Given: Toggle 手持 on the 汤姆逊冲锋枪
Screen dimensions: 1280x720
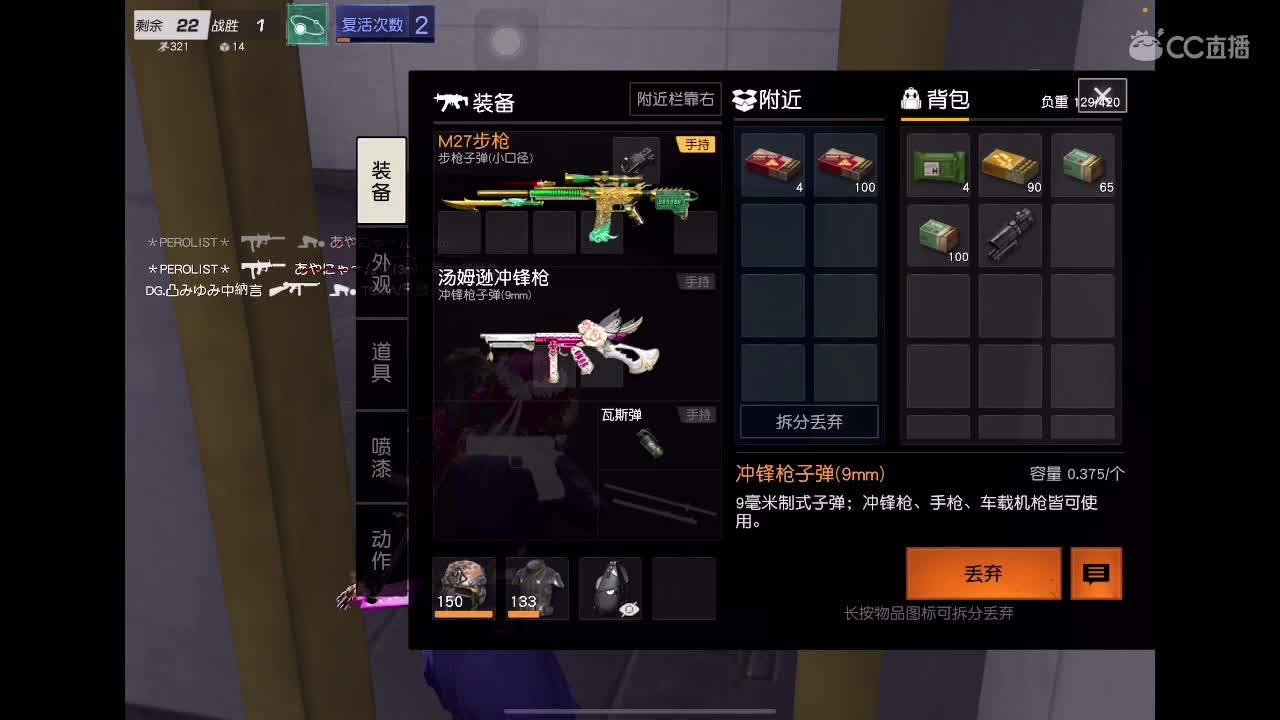Looking at the screenshot, I should (x=697, y=281).
